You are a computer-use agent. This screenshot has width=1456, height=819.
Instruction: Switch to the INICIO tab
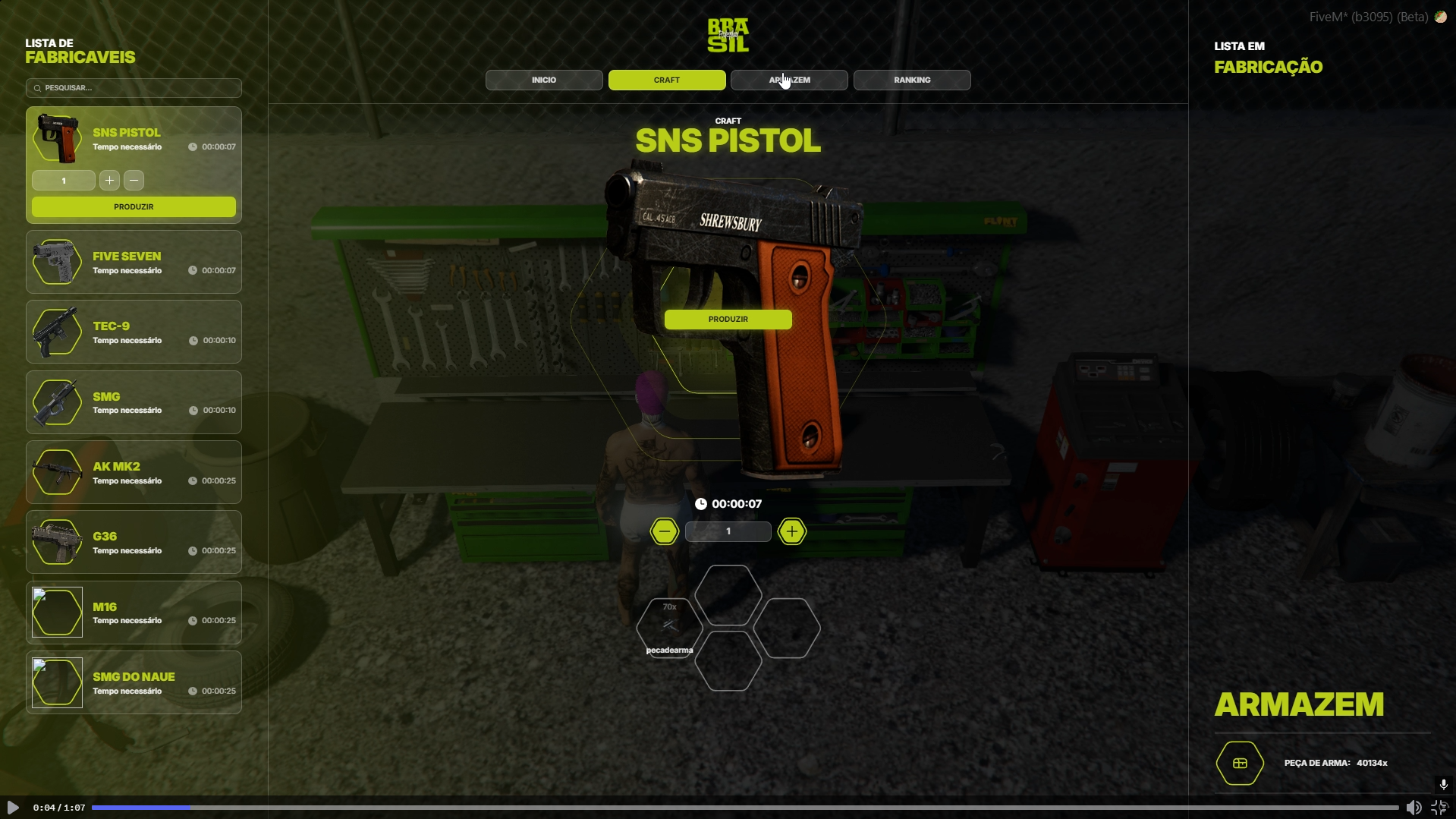[544, 80]
